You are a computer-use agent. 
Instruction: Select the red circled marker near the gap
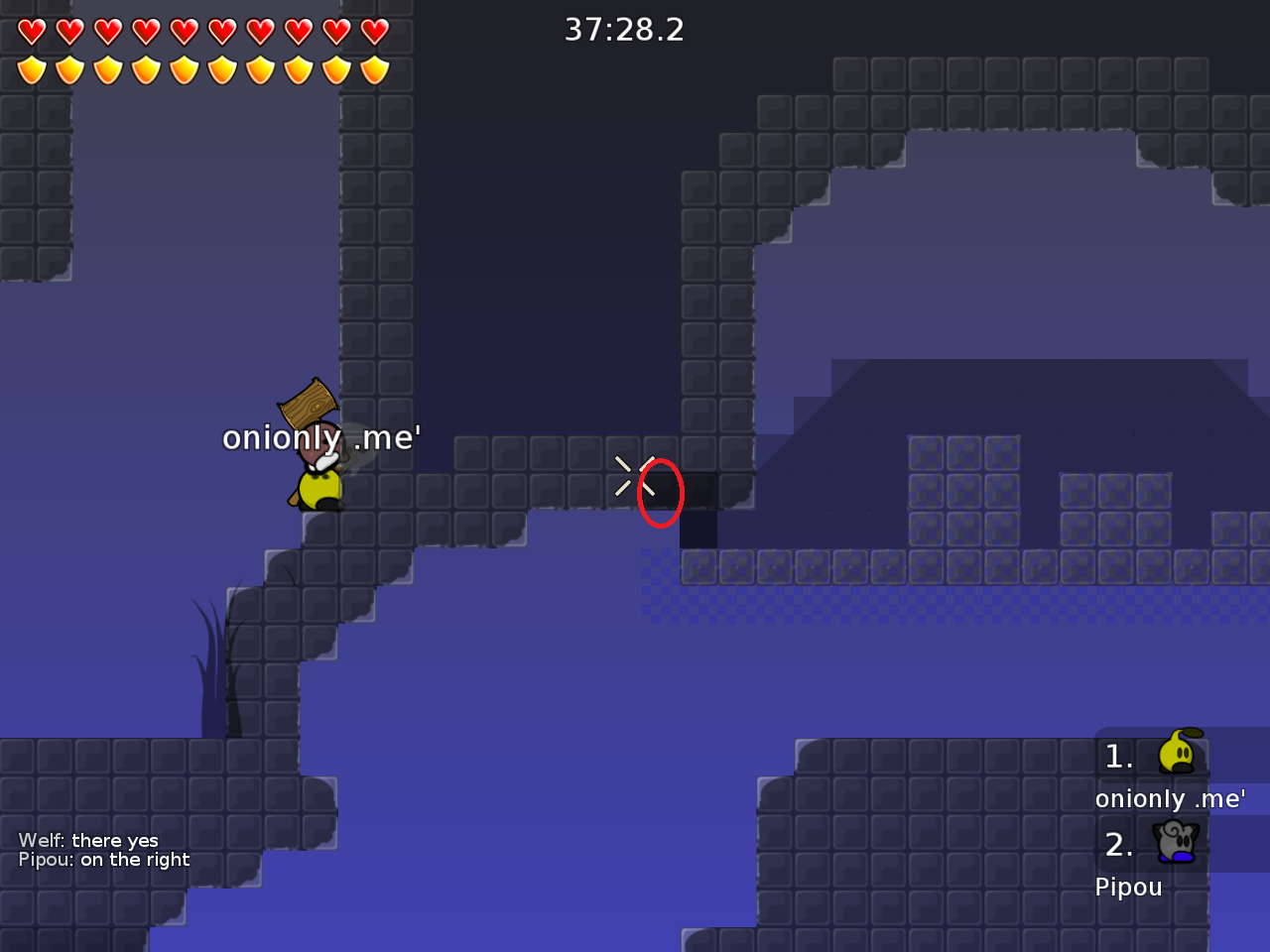[661, 492]
